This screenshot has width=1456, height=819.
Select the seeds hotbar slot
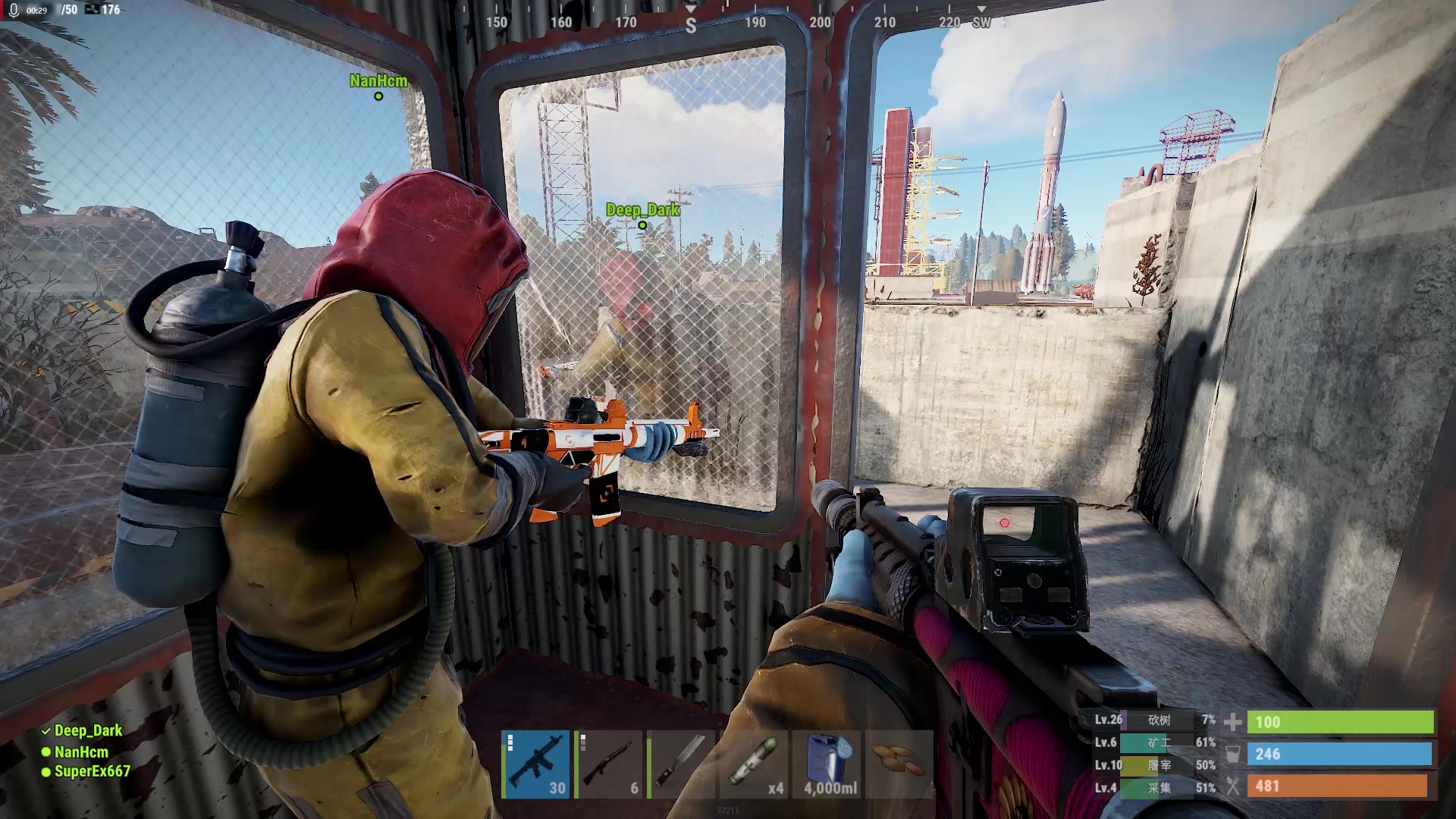pos(899,764)
